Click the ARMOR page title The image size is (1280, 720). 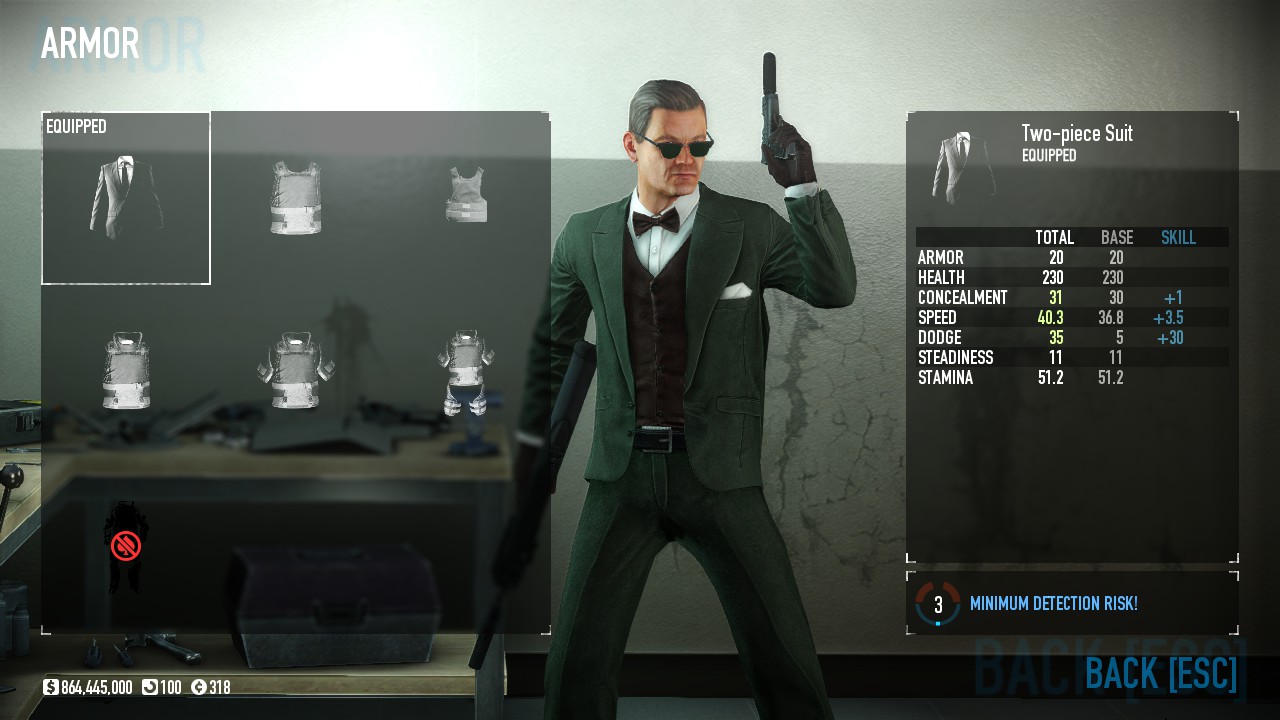click(x=88, y=44)
